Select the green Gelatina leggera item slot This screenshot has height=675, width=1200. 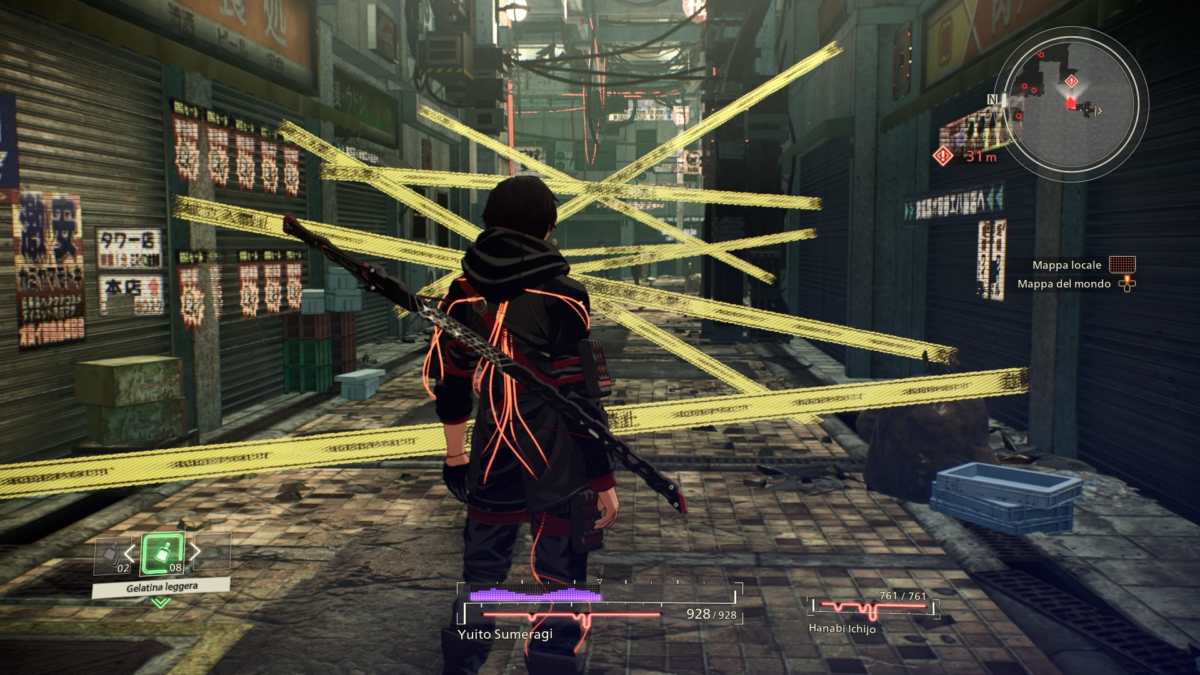[162, 552]
